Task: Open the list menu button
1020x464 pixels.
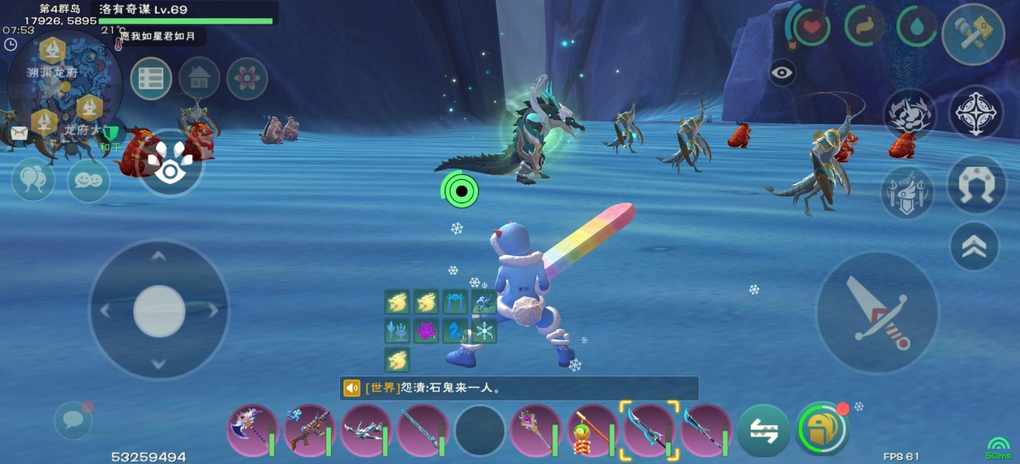Action: (x=151, y=78)
